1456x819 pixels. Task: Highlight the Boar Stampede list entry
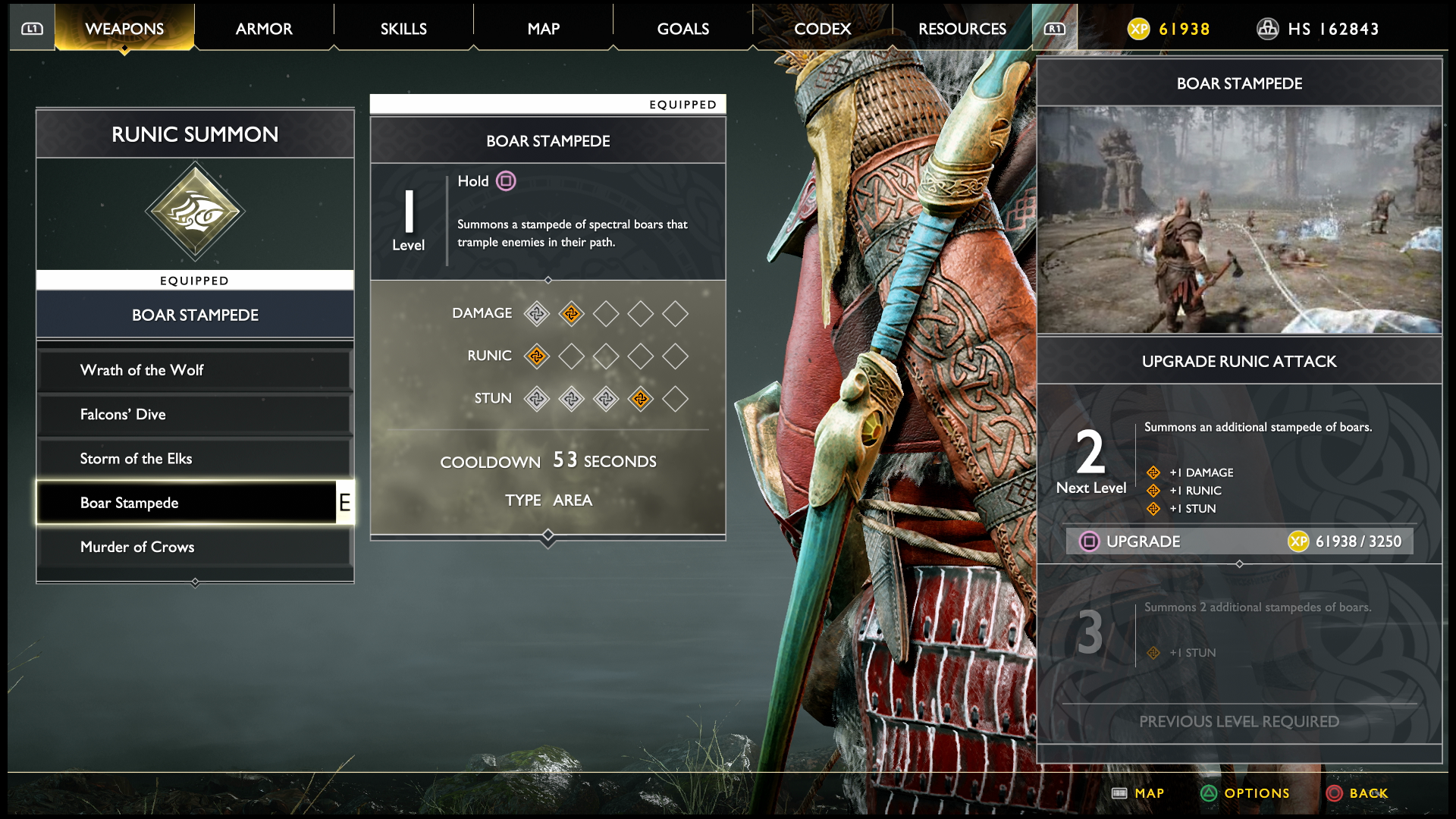tap(187, 503)
